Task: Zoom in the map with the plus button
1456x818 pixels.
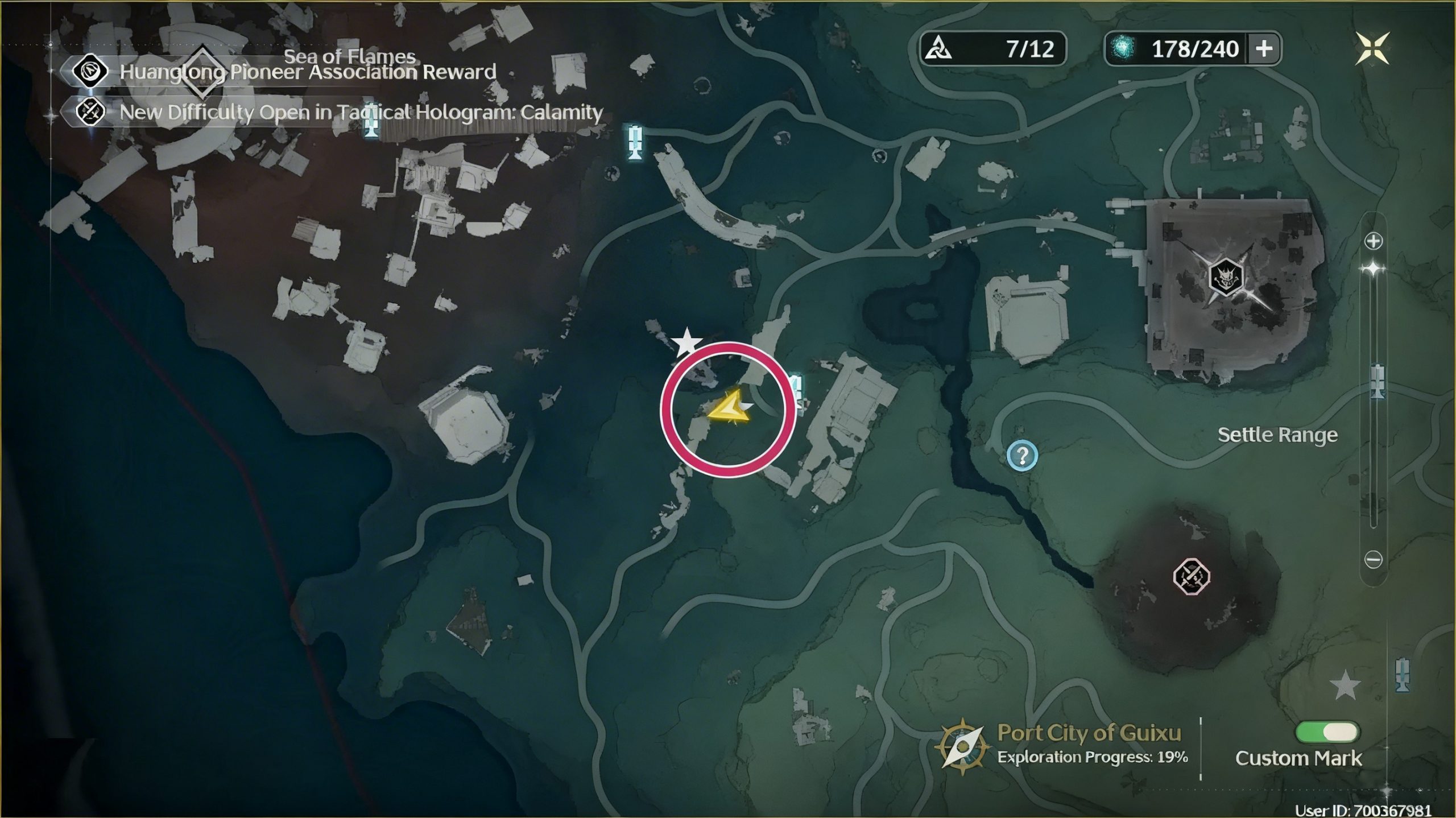Action: pos(1374,241)
